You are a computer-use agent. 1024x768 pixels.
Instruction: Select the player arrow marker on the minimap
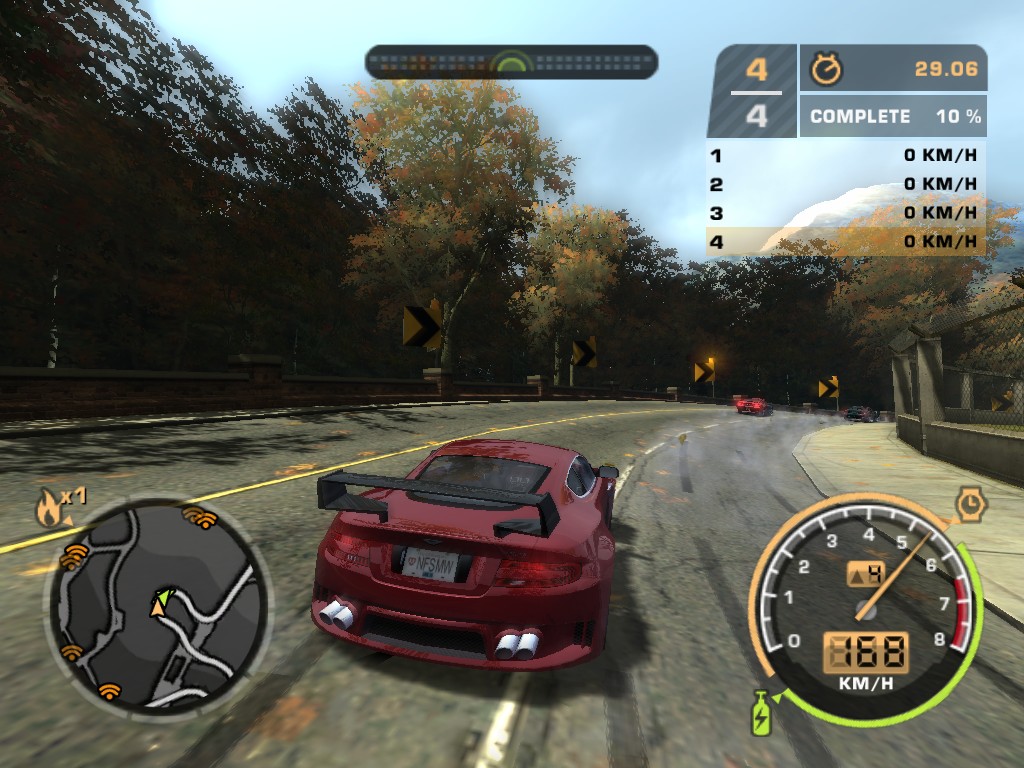(x=158, y=602)
